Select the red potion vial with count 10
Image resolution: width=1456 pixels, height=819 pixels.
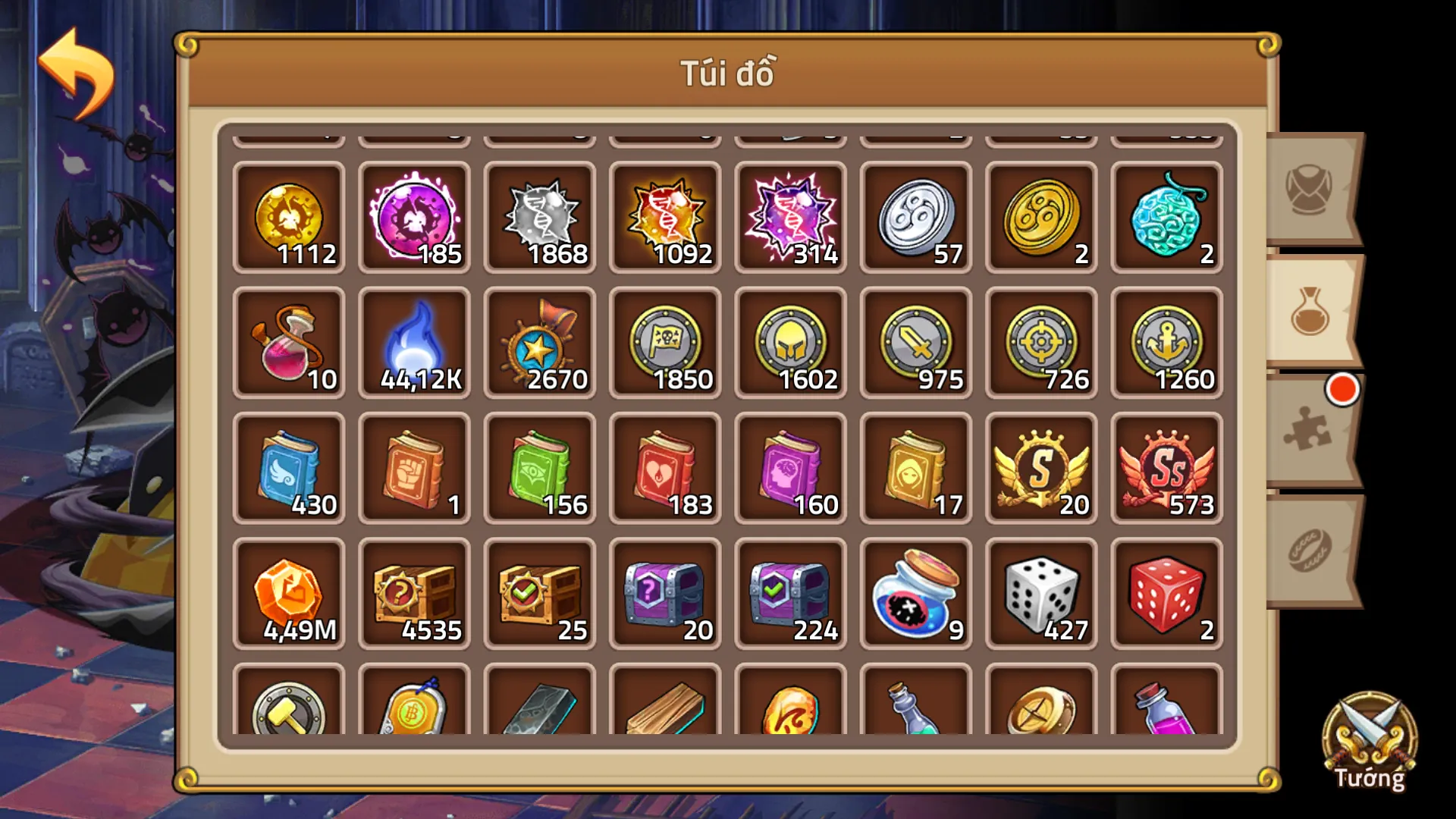point(290,345)
